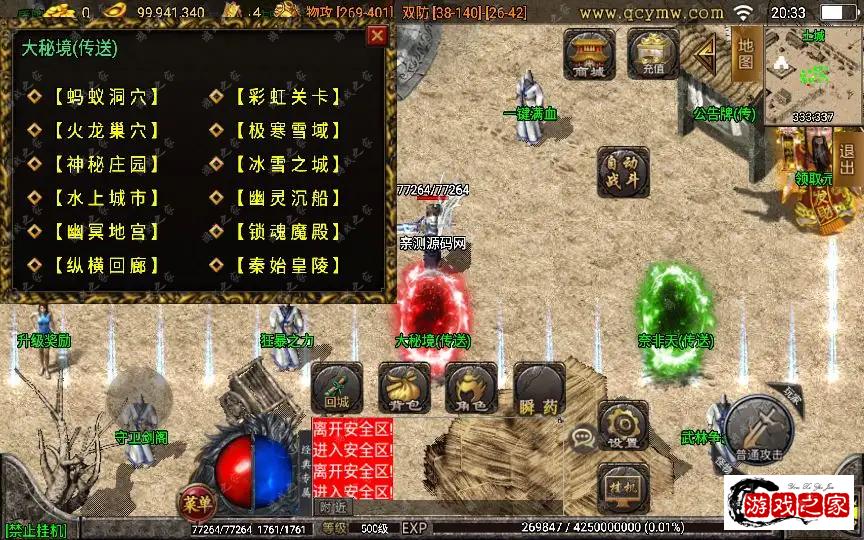Teleport to 蚂蚁洞穴
Screen dimensions: 864x540
coord(100,97)
